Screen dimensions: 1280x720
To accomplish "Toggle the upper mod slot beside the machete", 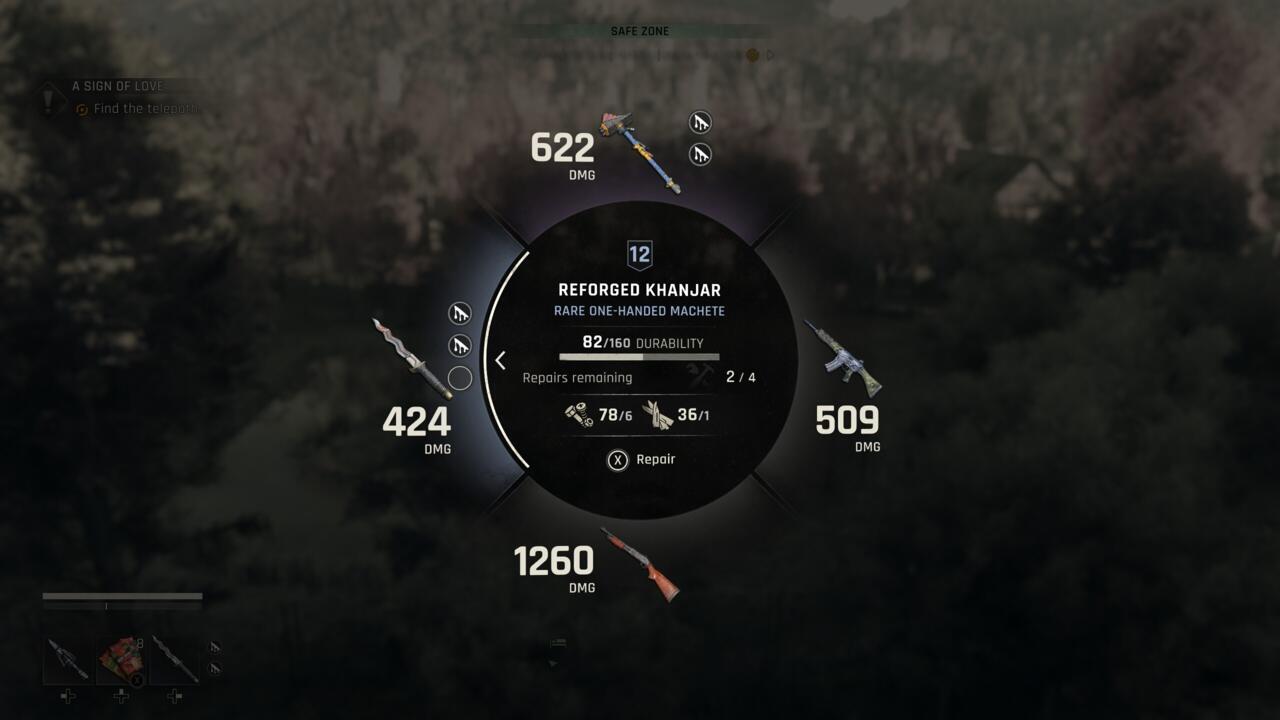I will (x=459, y=313).
